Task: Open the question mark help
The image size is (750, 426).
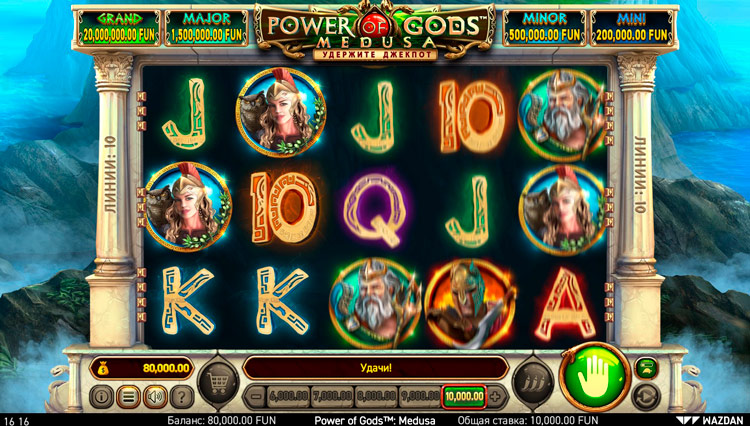Action: pos(182,396)
